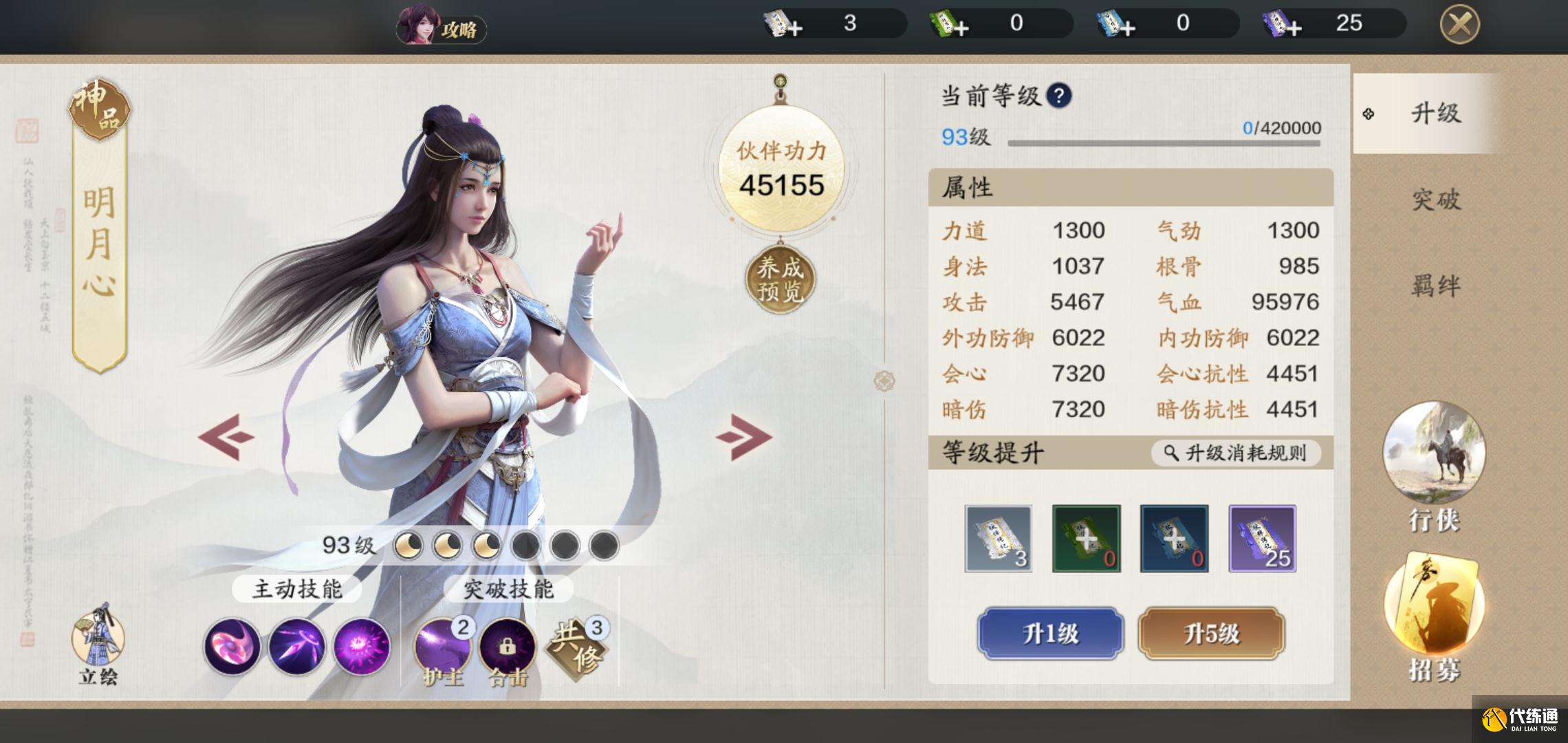Click the current level help question mark
This screenshot has height=743, width=1568.
coord(1059,96)
